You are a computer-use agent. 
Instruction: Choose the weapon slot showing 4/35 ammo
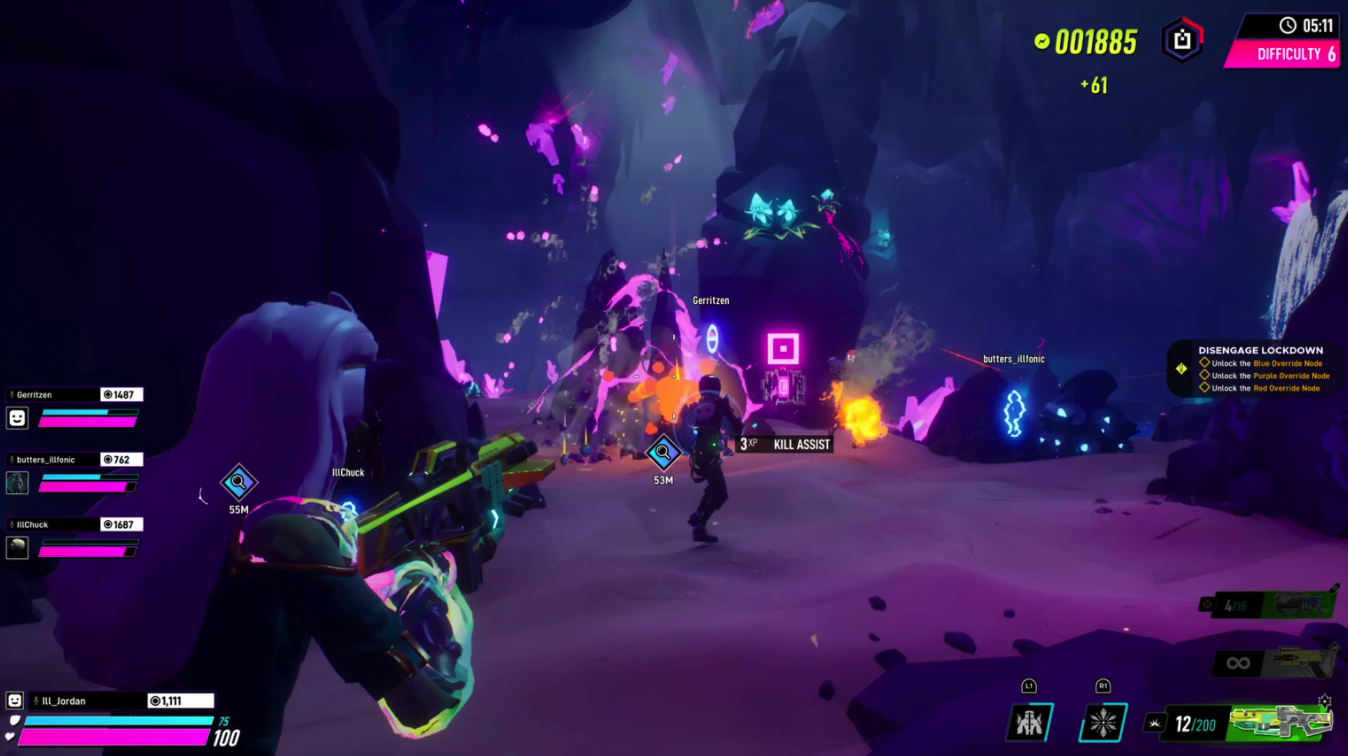tap(1270, 605)
